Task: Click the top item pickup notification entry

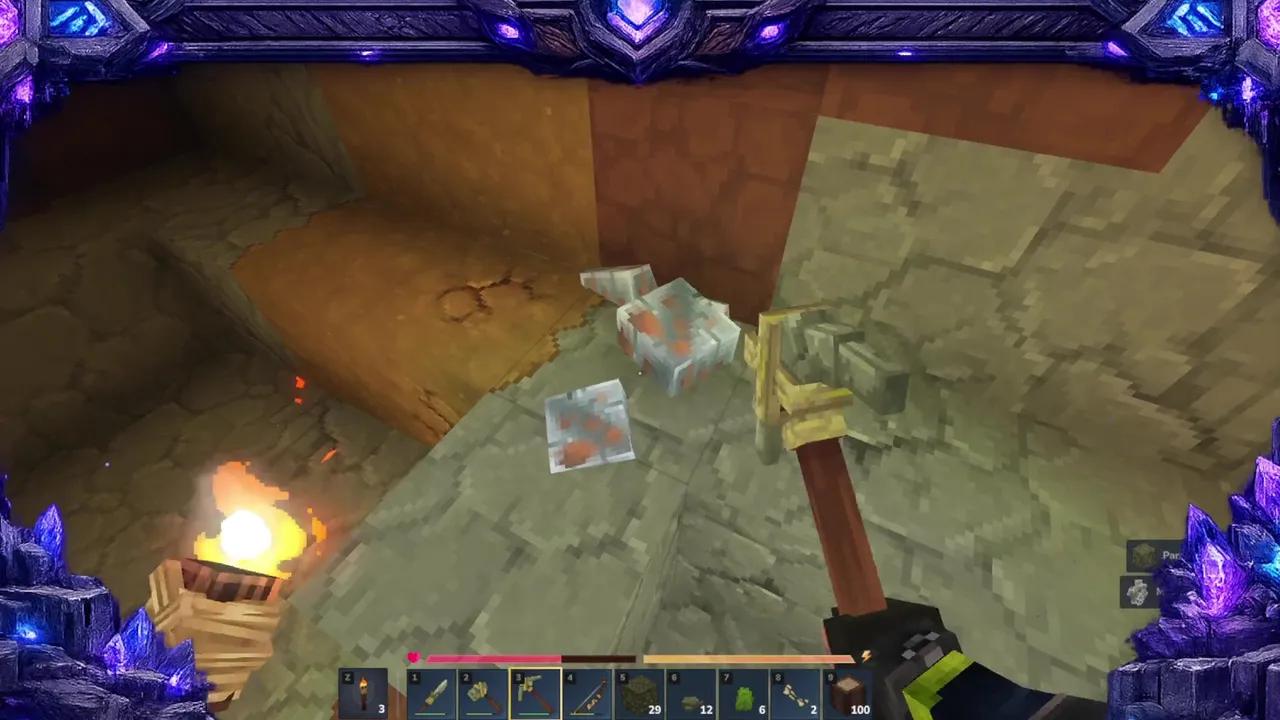Action: pos(1160,556)
